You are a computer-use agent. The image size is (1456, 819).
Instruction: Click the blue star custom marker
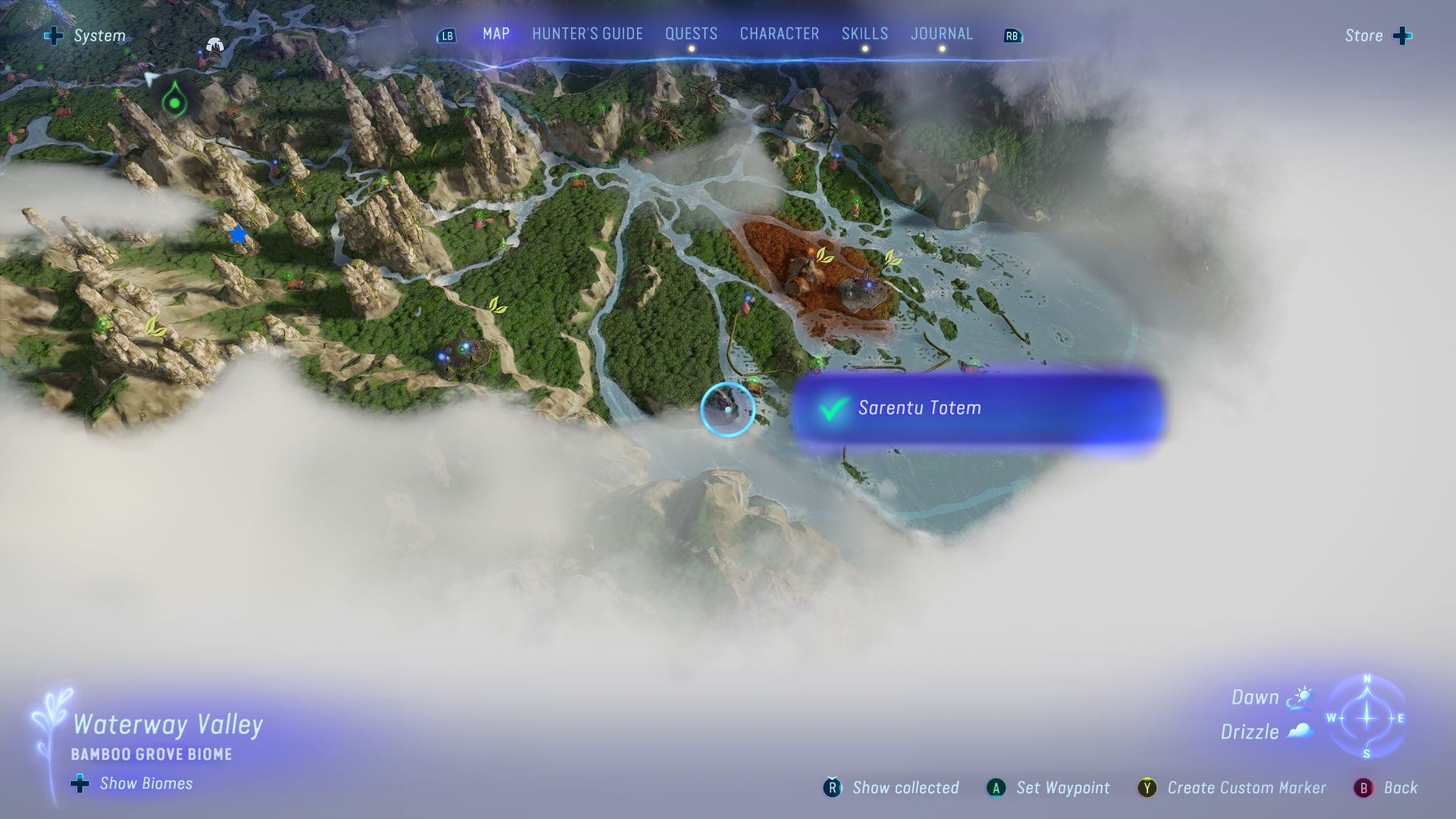click(x=238, y=235)
